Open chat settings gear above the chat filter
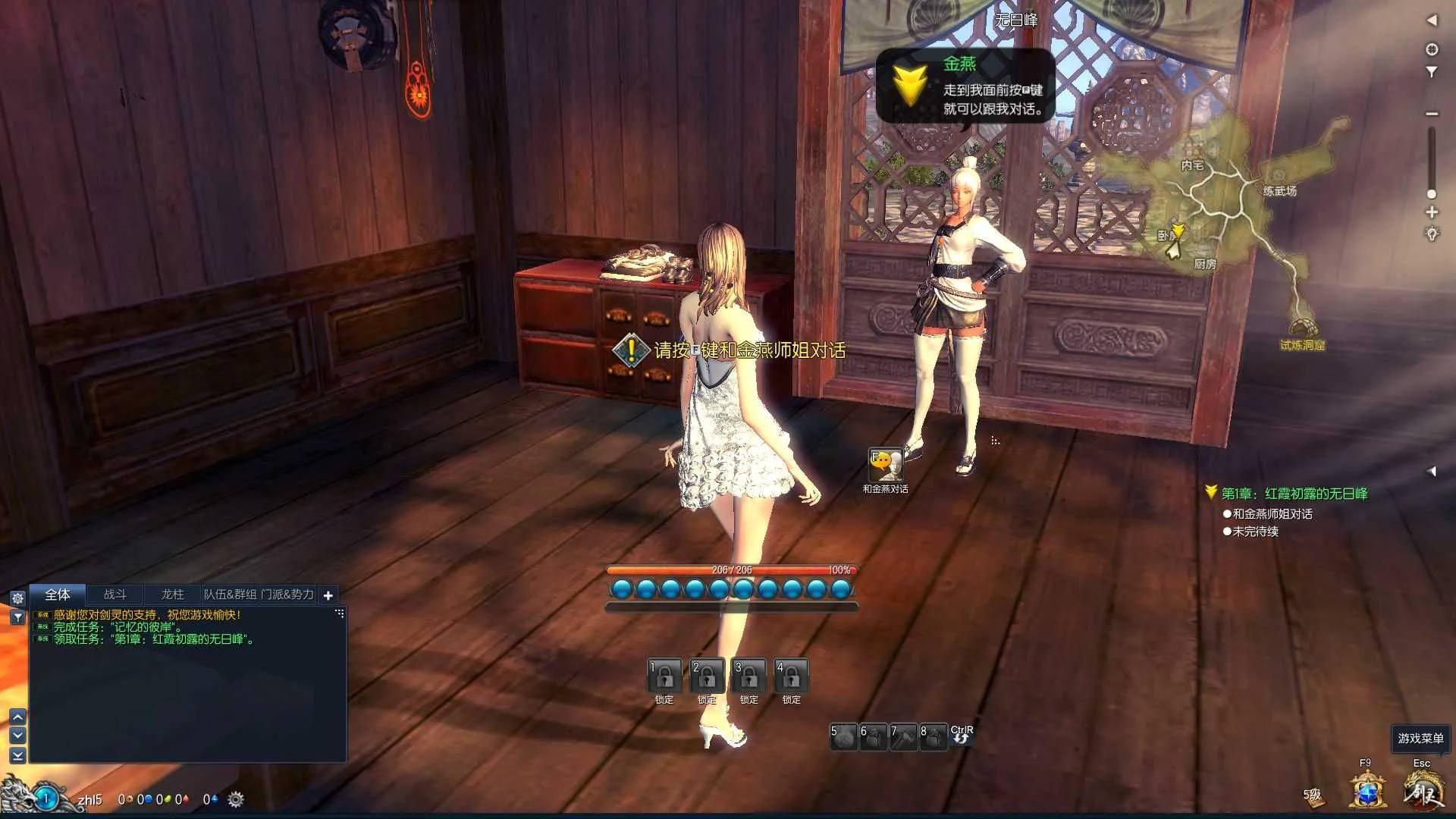 tap(17, 598)
